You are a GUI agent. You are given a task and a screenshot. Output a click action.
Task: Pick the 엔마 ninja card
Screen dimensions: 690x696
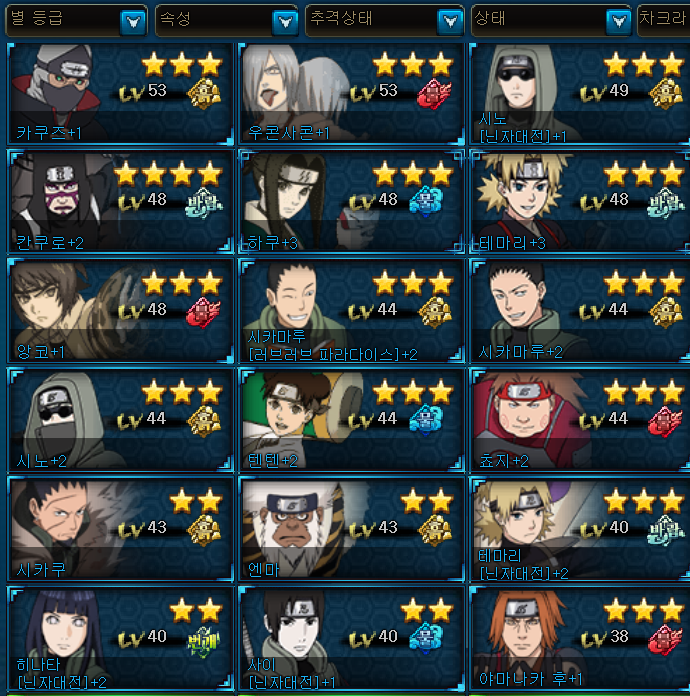(x=350, y=530)
